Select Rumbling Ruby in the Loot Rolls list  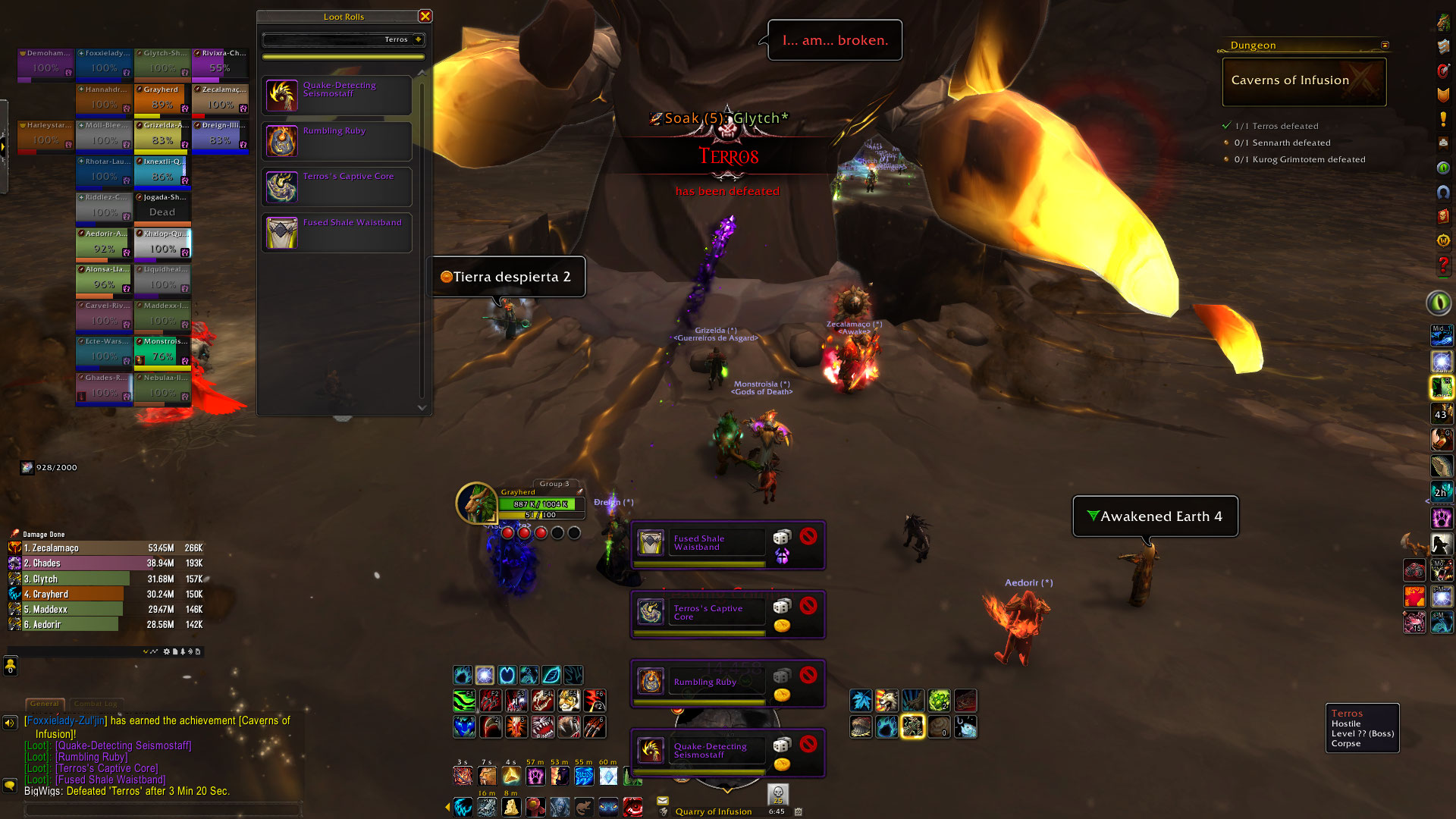pos(337,141)
